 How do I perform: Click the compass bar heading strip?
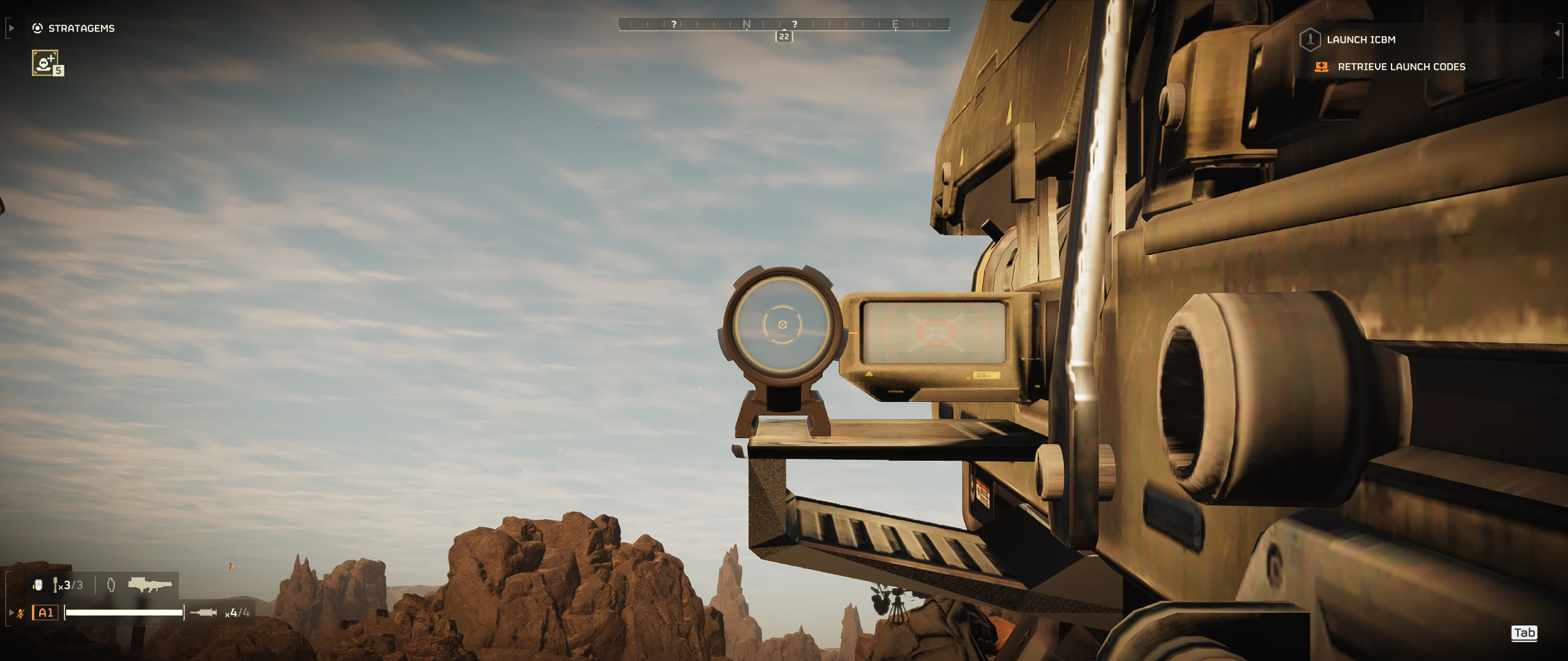784,25
